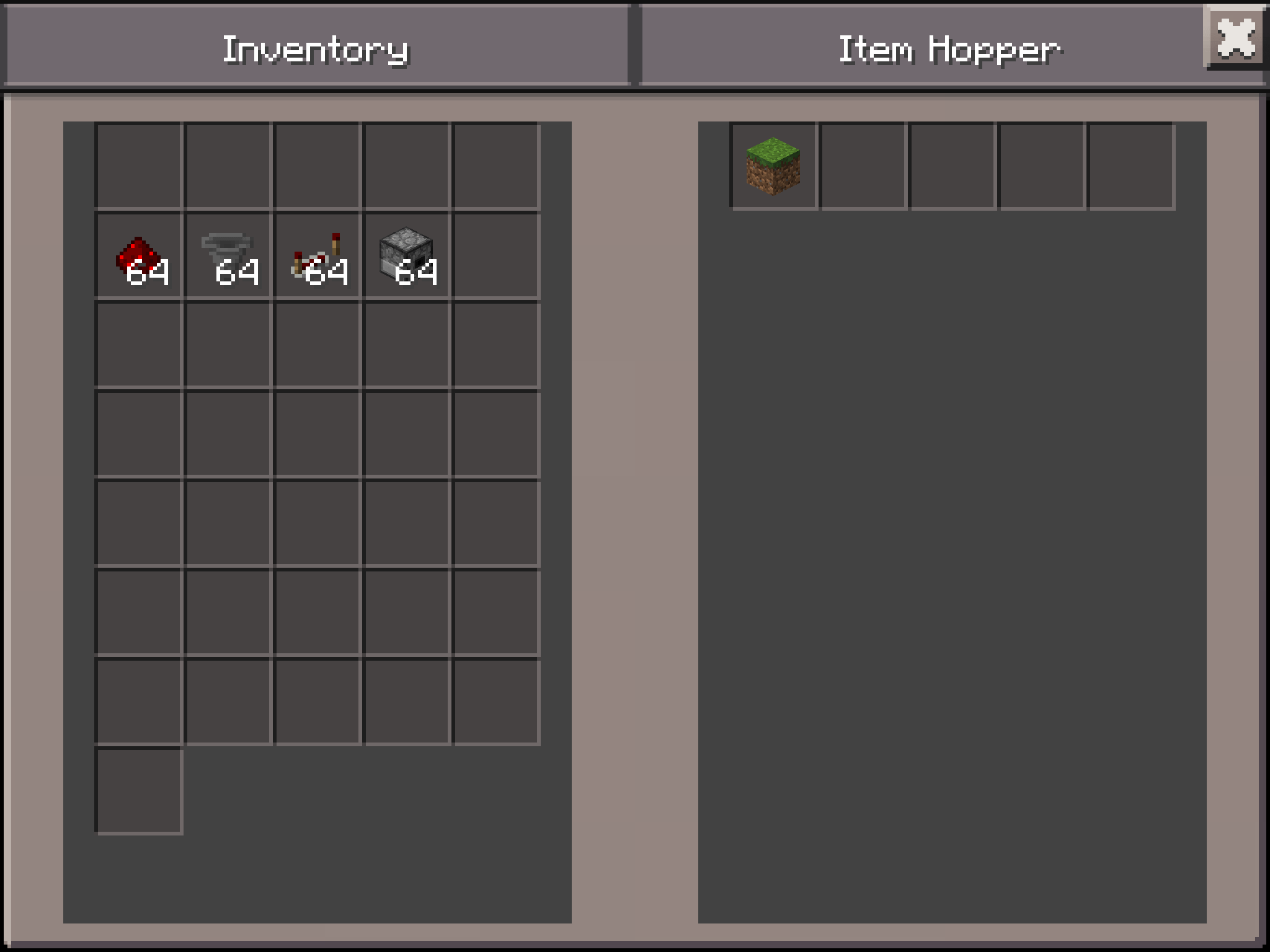
Task: Click the slot right of the grass block
Action: [863, 165]
